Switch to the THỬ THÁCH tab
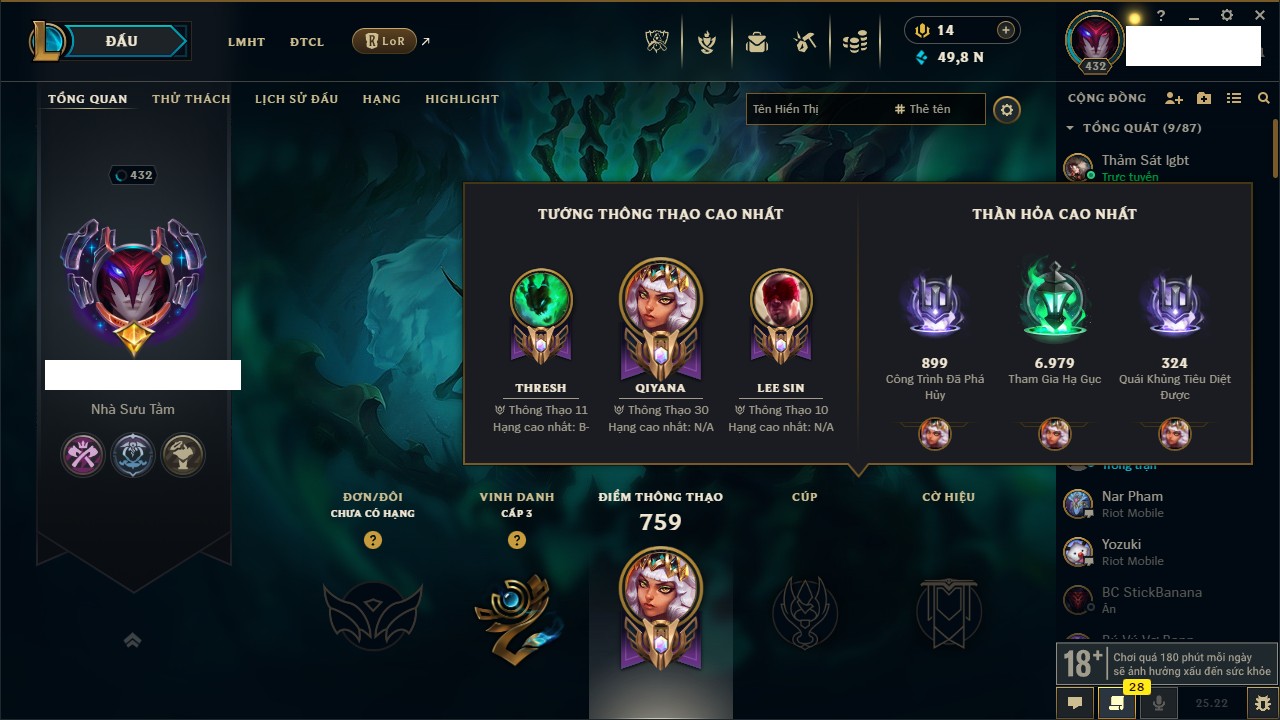The width and height of the screenshot is (1280, 720). pos(191,99)
